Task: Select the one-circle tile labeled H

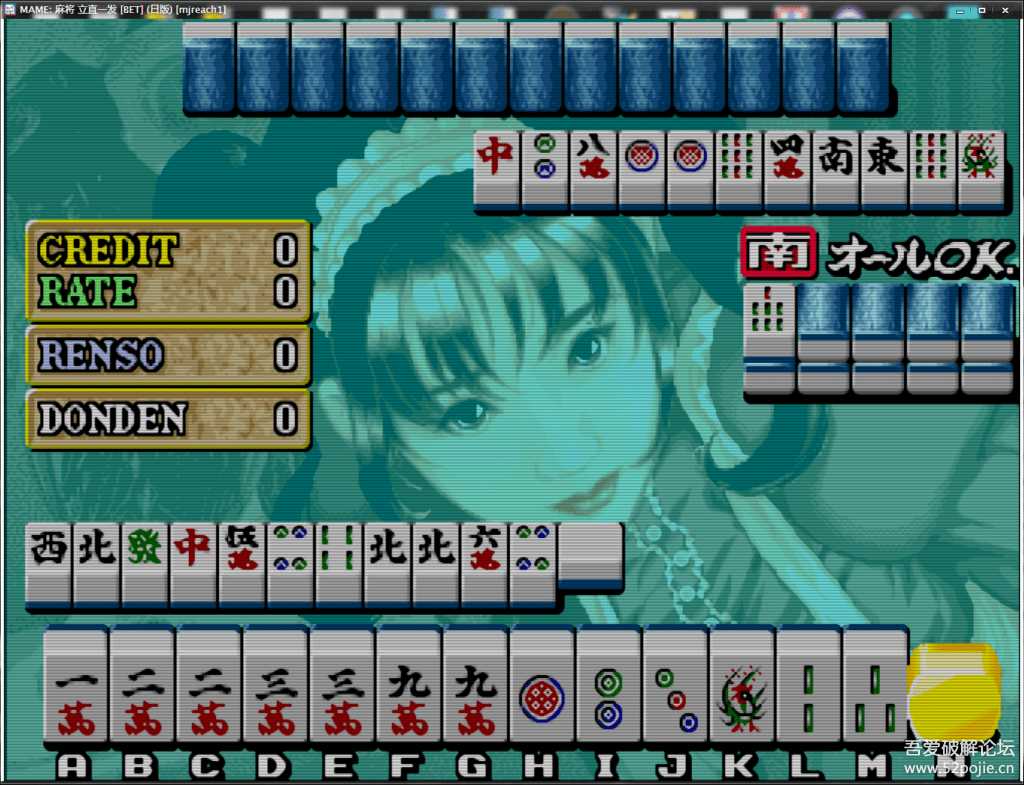Action: (542, 688)
